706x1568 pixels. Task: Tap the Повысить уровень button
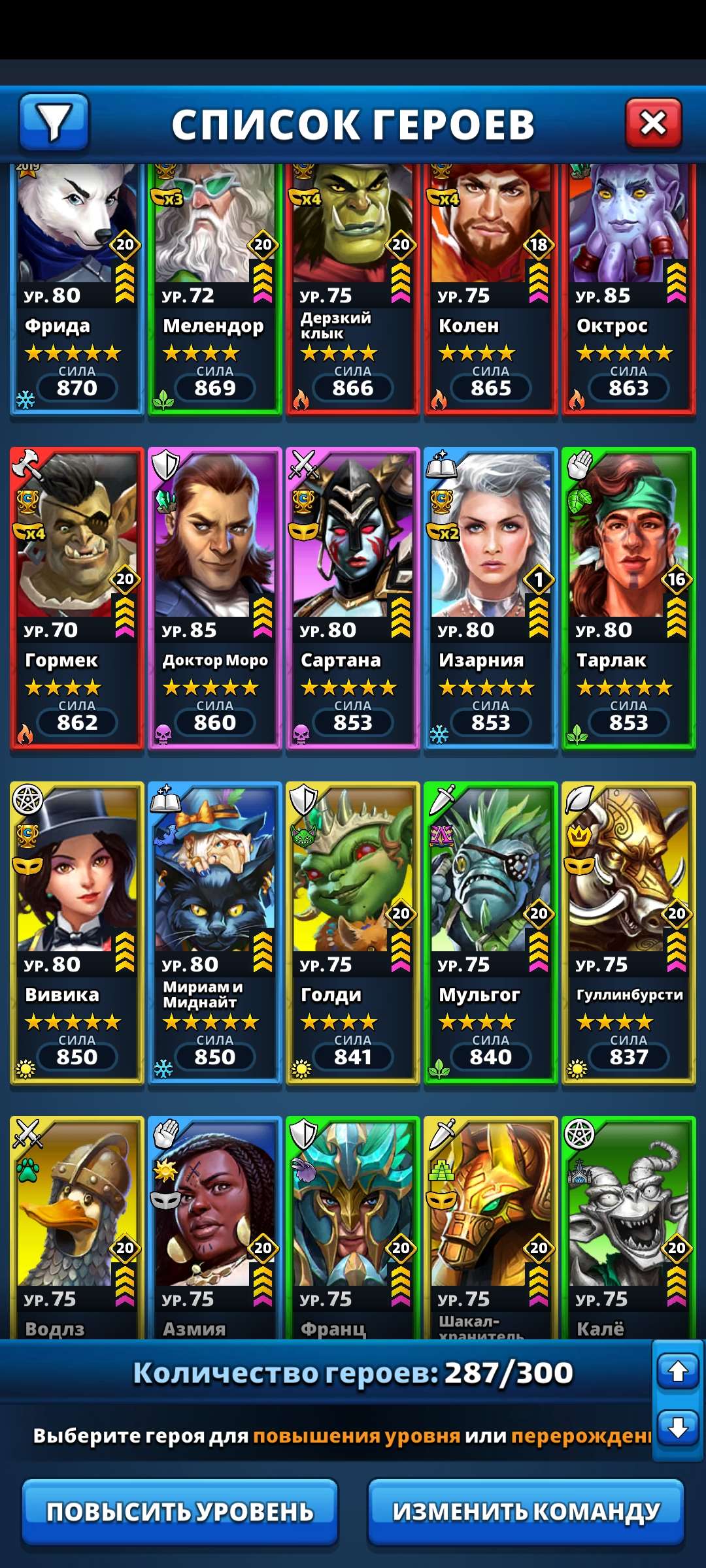(180, 1511)
